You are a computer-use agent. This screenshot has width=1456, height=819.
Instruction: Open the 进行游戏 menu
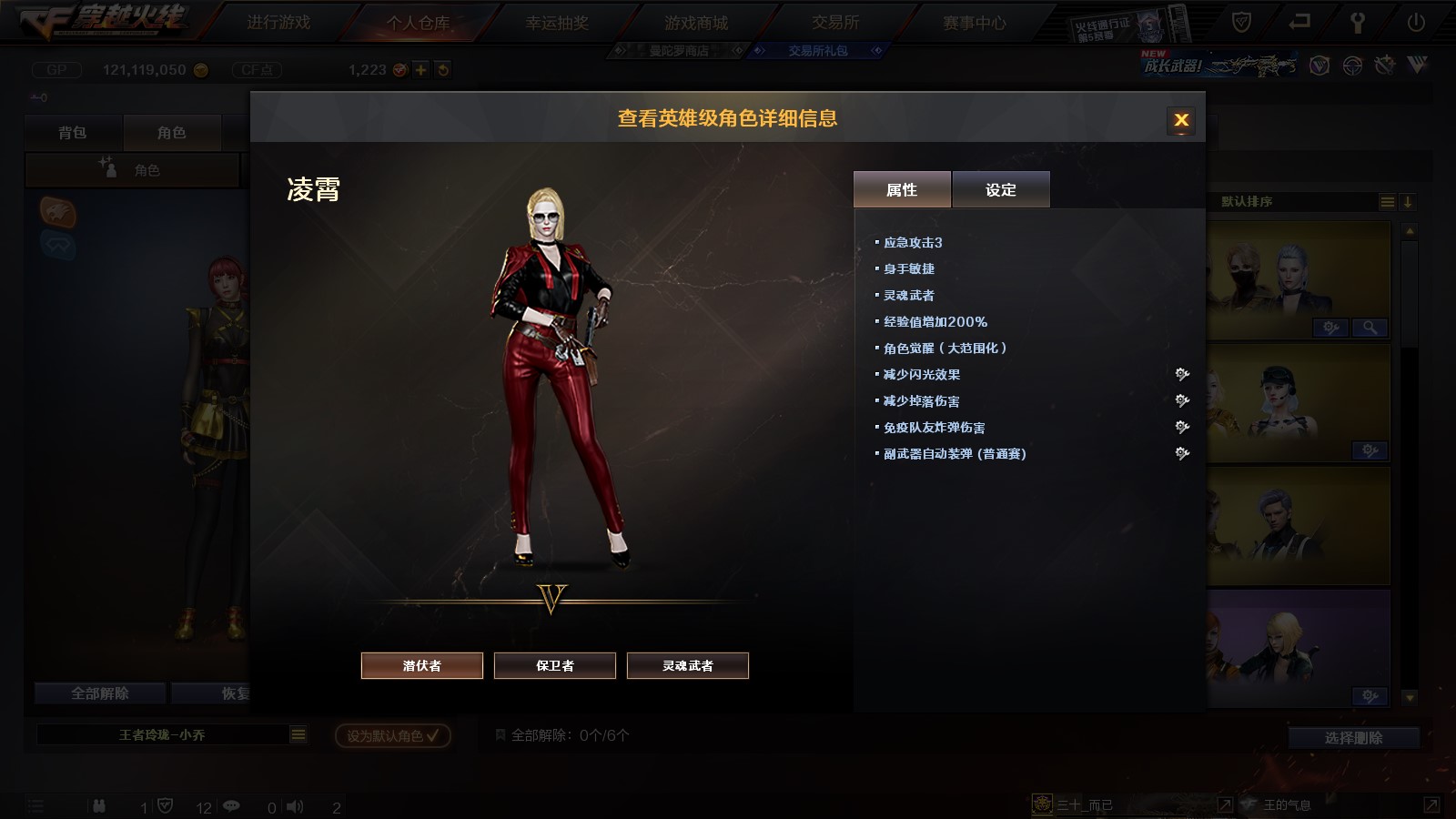[278, 23]
